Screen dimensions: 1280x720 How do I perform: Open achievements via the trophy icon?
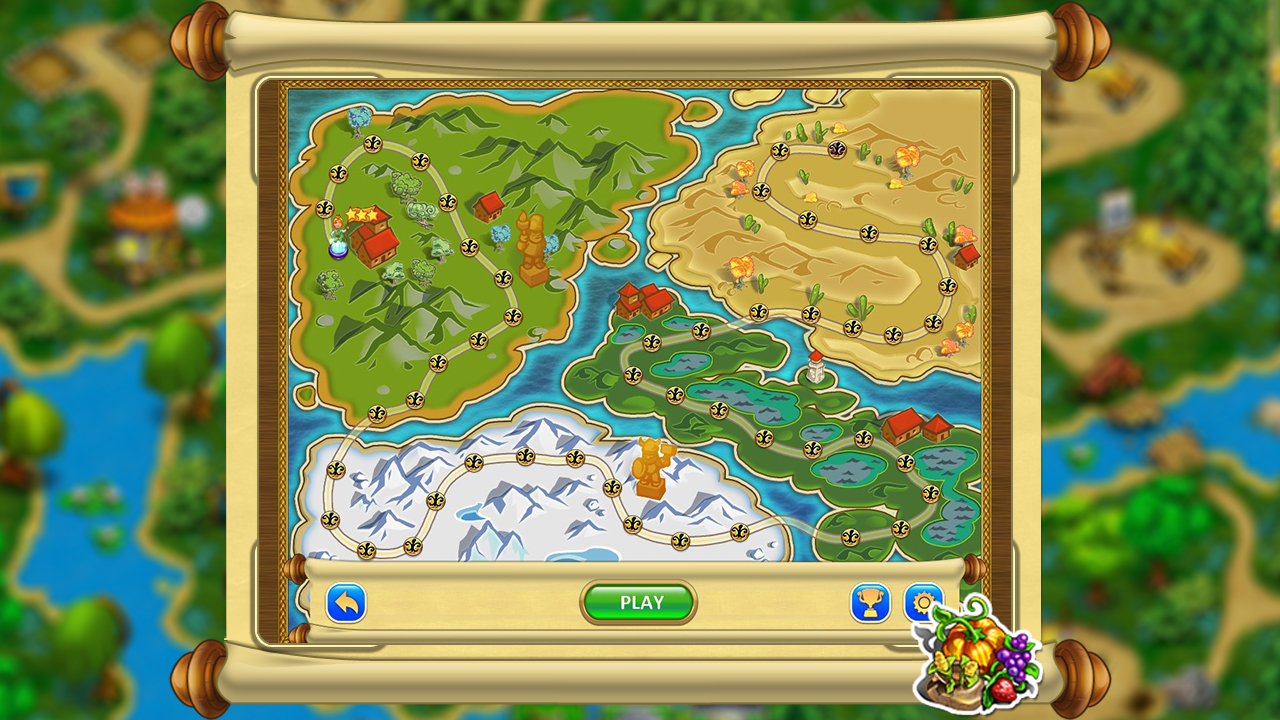(x=869, y=601)
